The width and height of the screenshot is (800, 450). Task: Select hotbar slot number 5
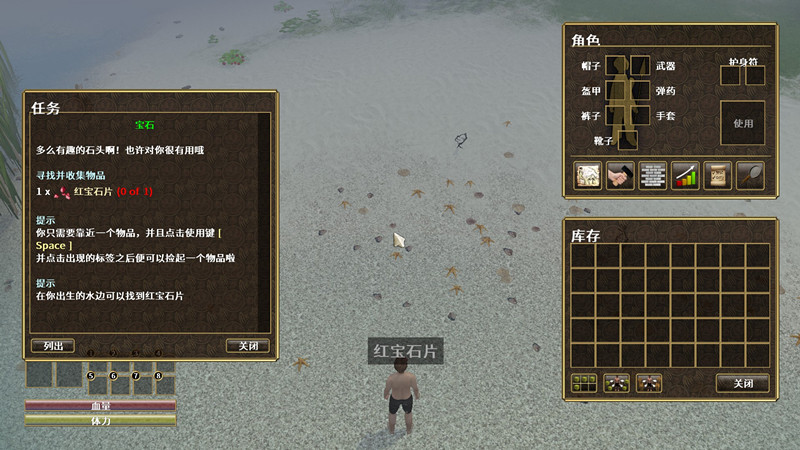coord(96,385)
